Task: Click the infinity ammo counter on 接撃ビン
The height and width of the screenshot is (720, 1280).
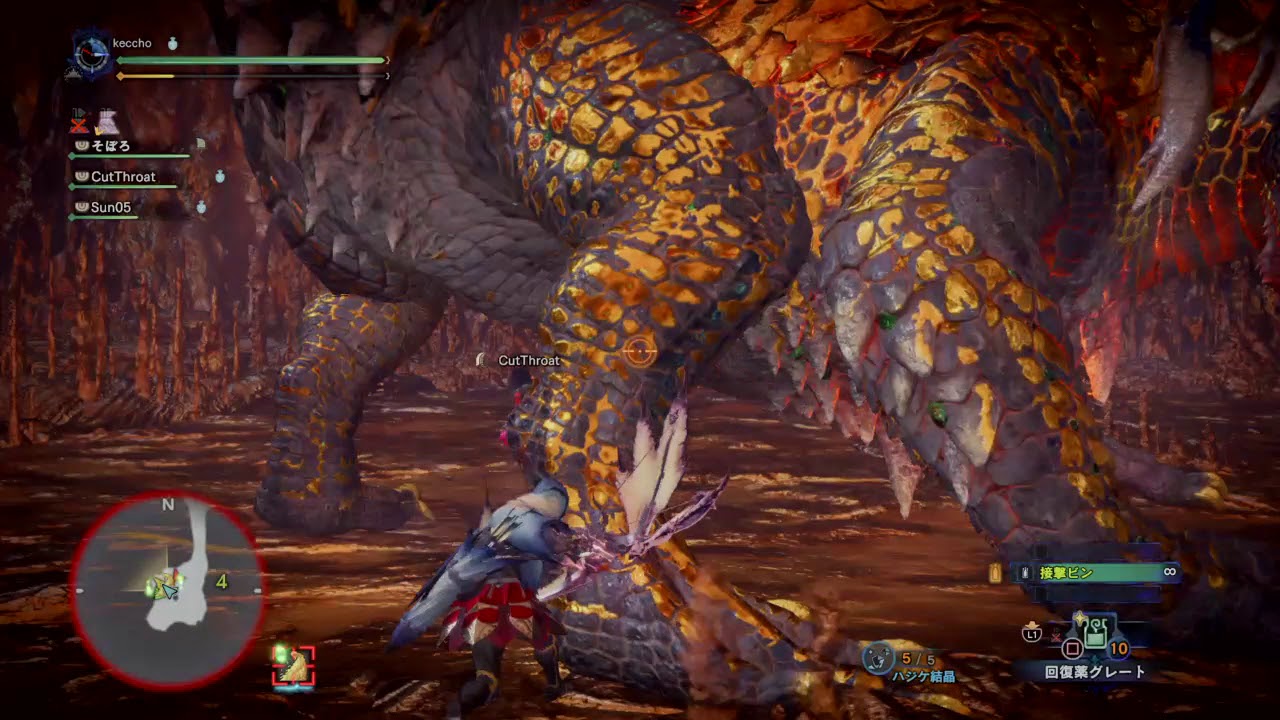Action: click(1170, 571)
